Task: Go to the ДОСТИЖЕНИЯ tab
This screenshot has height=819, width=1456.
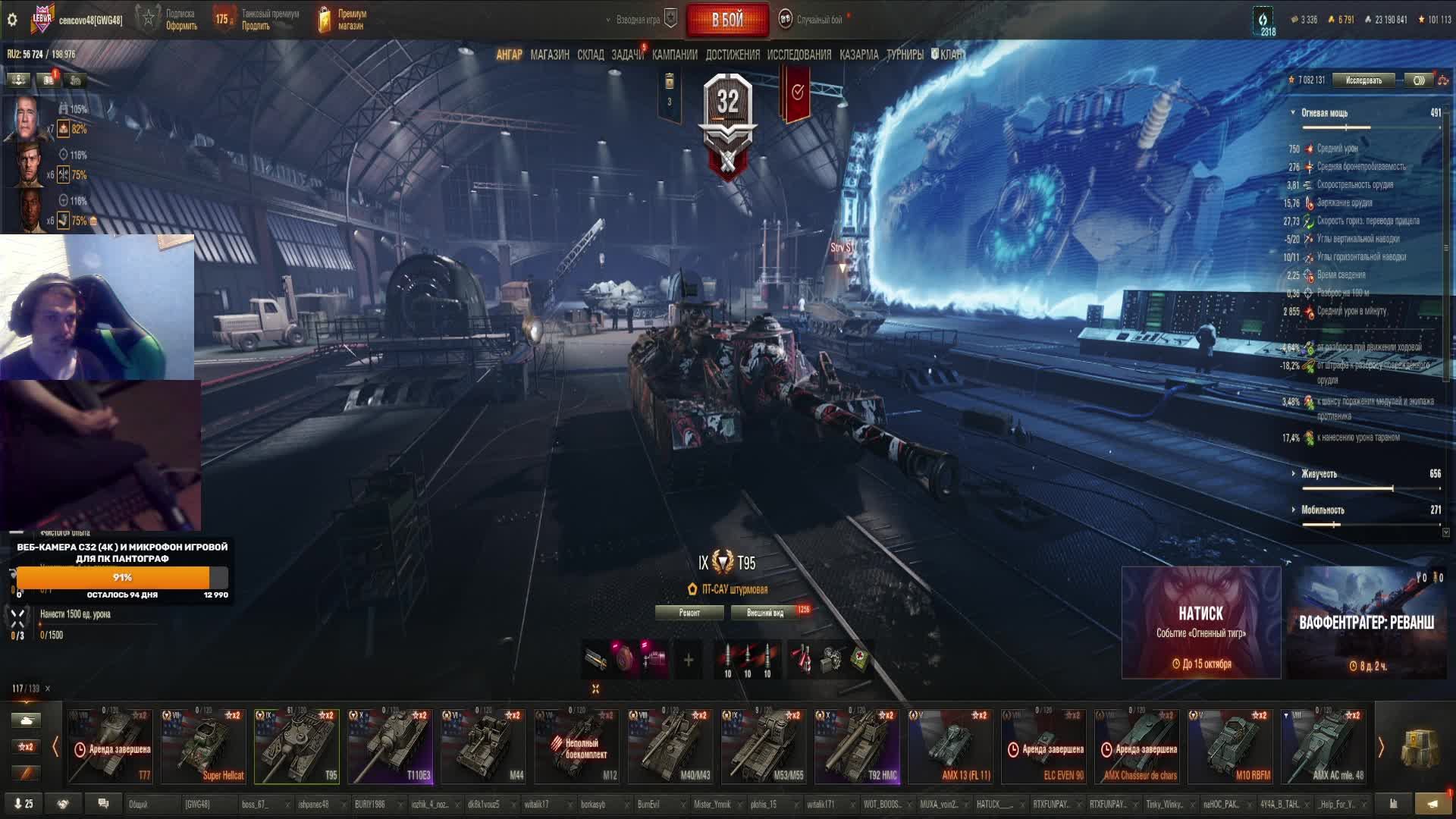Action: pyautogui.click(x=732, y=55)
